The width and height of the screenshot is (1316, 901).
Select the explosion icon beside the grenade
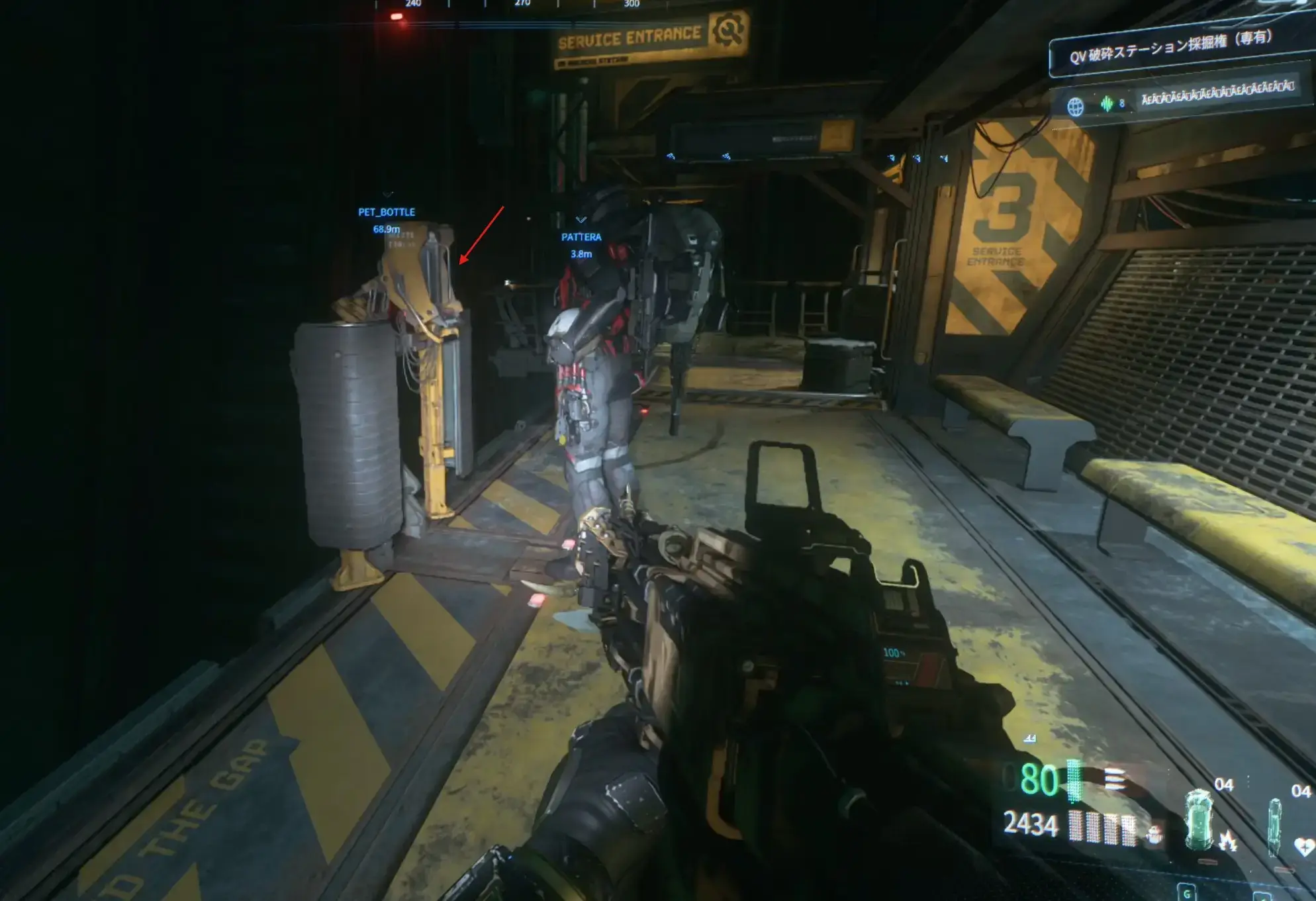point(1229,841)
